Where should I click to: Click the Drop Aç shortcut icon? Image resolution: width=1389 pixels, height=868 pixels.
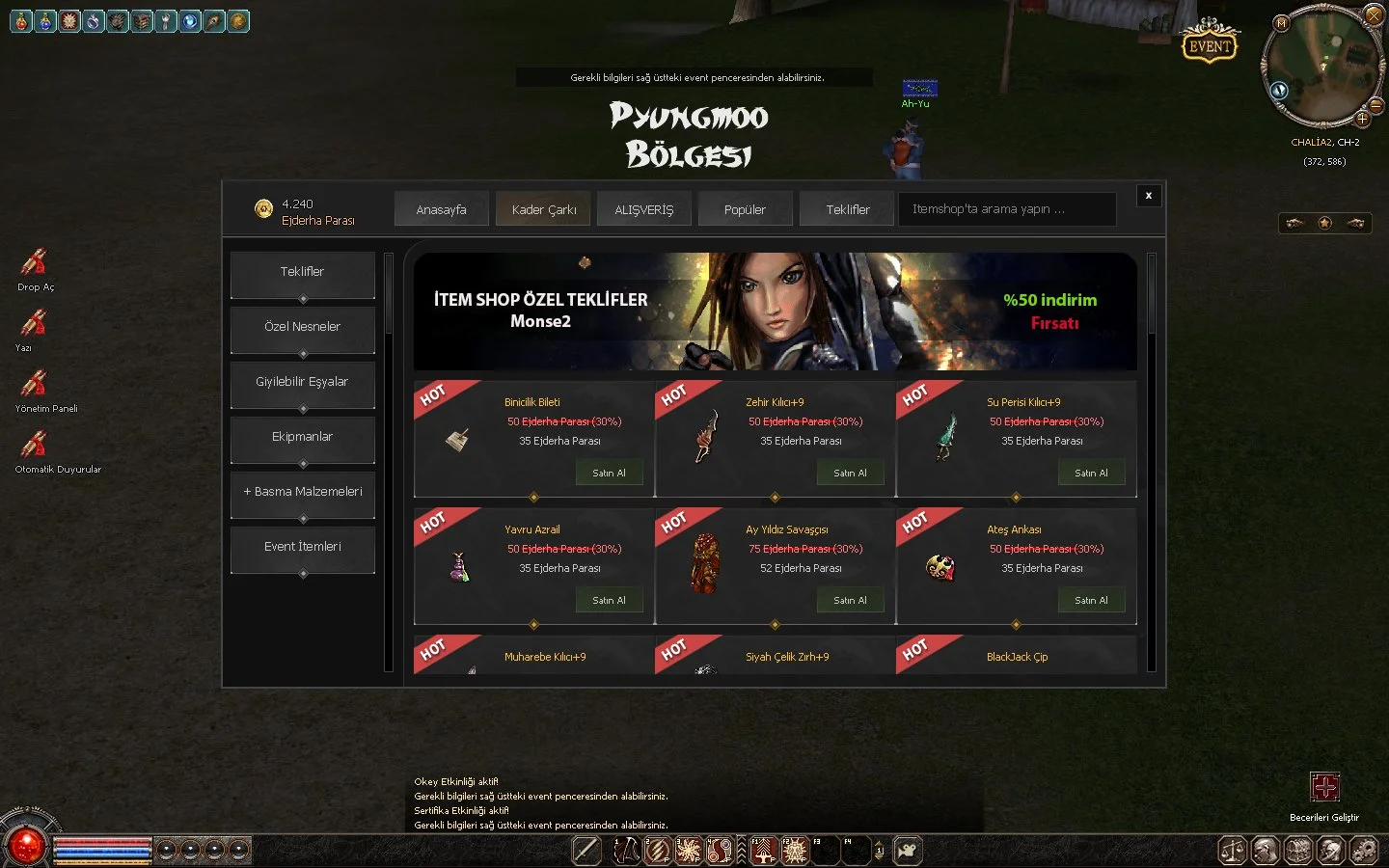[x=35, y=263]
